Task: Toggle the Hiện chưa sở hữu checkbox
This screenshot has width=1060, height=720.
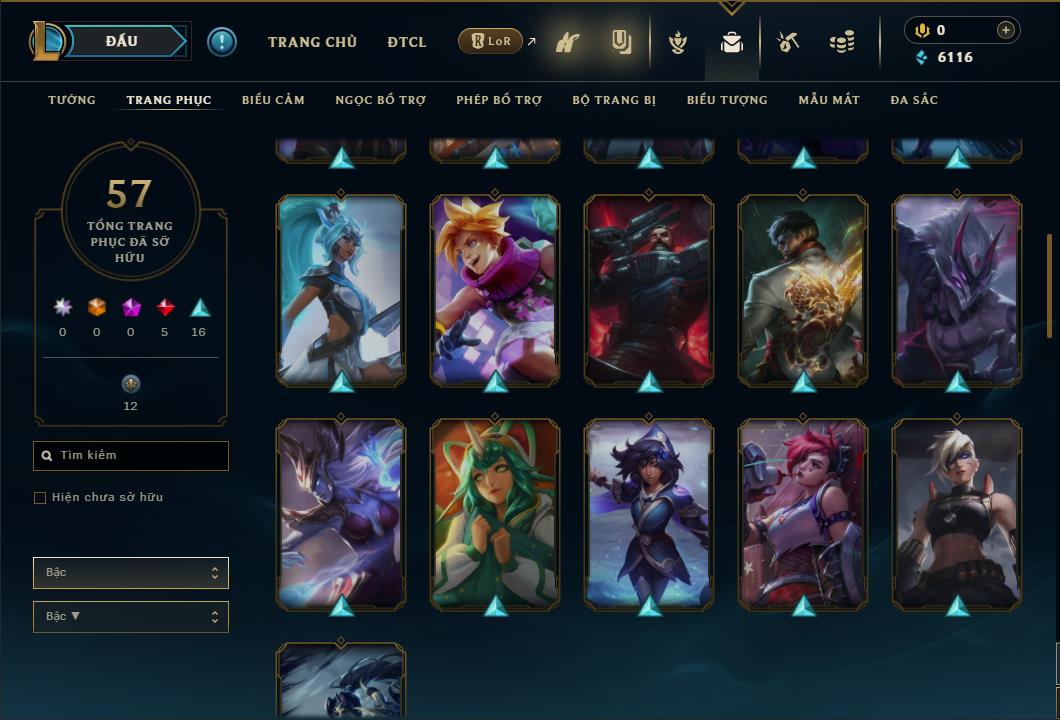Action: tap(40, 498)
